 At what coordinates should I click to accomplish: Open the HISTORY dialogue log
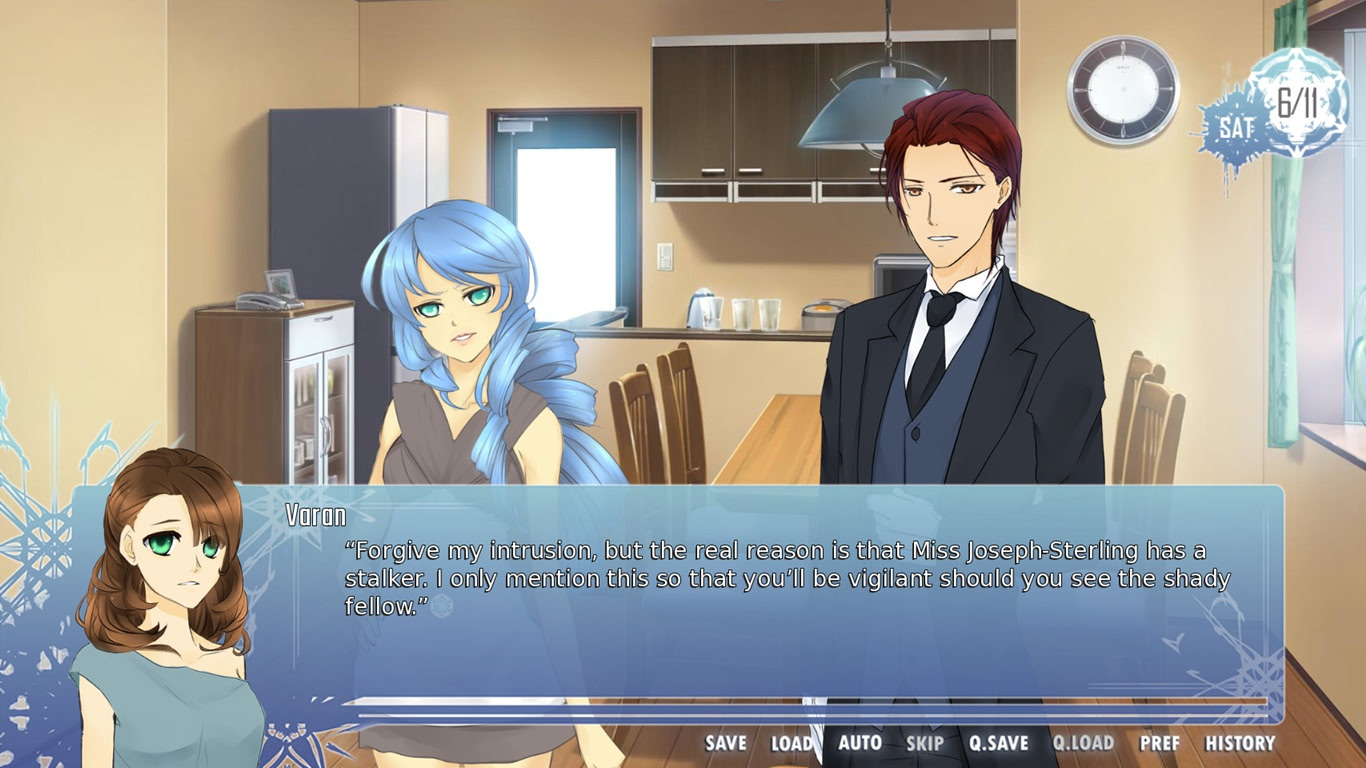[x=1240, y=744]
